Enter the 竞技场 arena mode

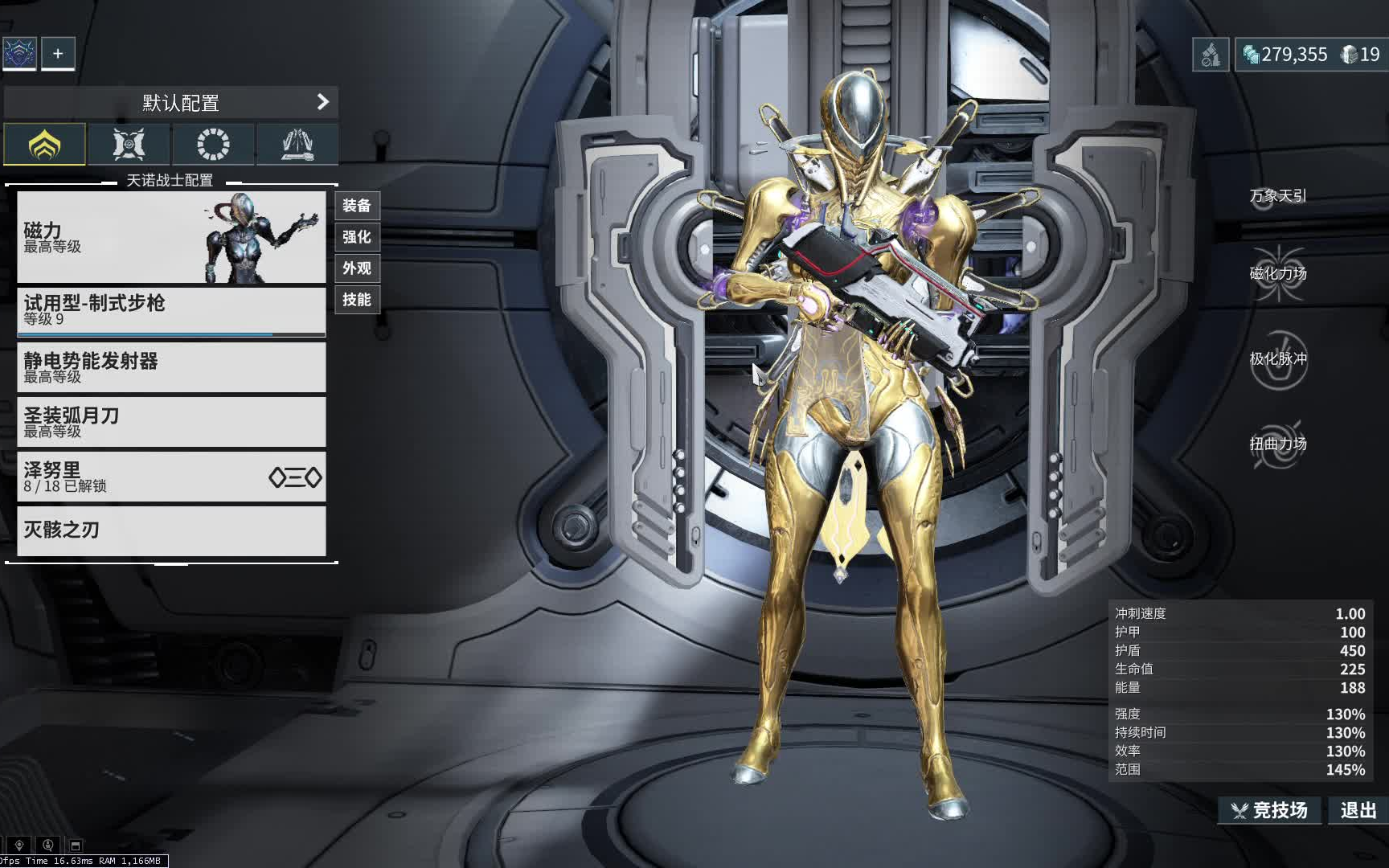point(1270,810)
